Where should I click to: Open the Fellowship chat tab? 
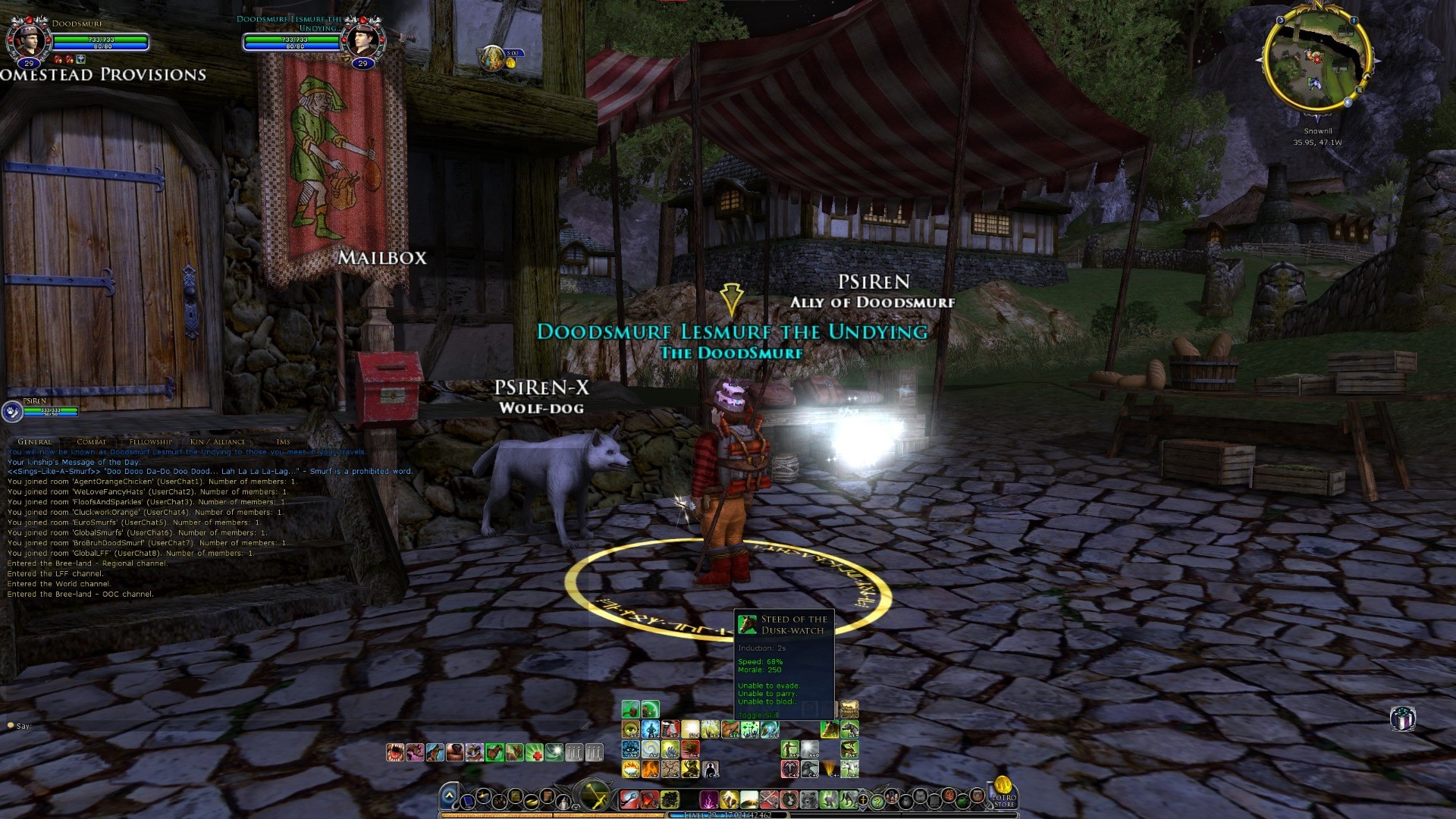(x=150, y=441)
